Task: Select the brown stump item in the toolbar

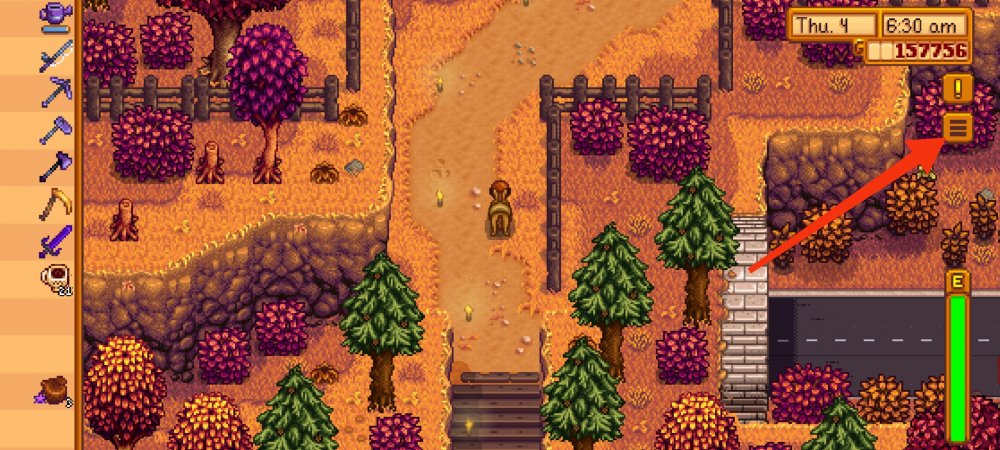Action: click(55, 390)
